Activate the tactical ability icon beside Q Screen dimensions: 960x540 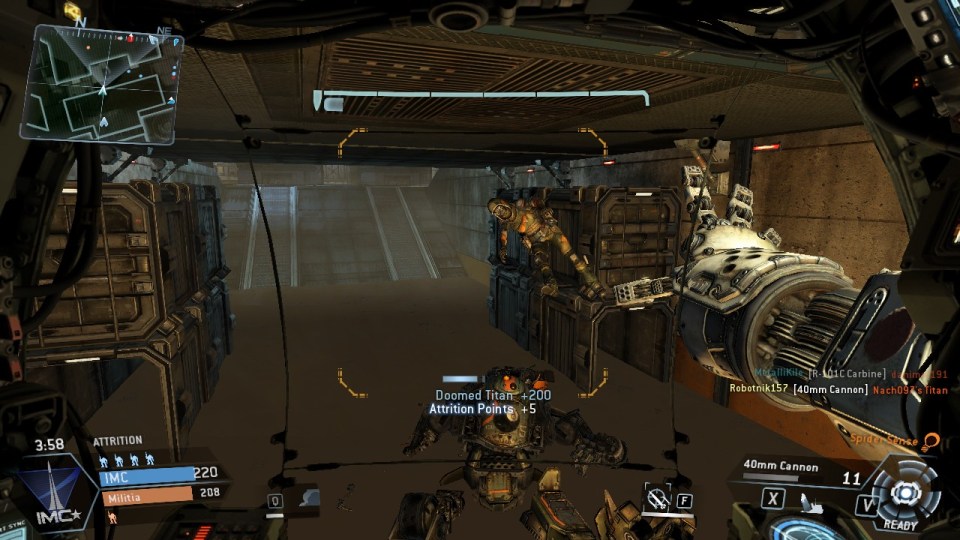(x=307, y=497)
